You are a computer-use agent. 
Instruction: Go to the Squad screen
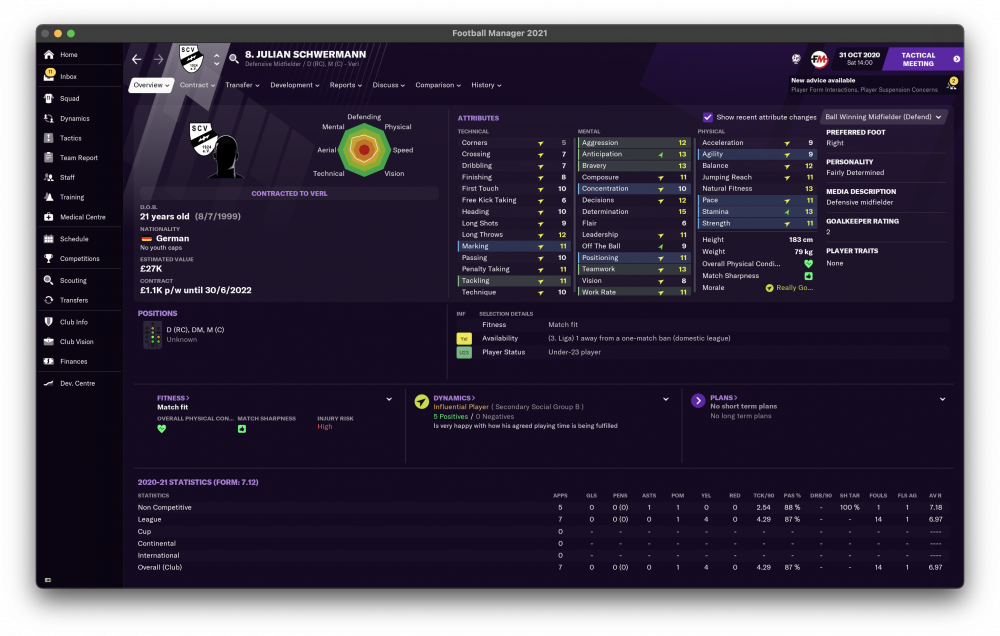pyautogui.click(x=68, y=98)
